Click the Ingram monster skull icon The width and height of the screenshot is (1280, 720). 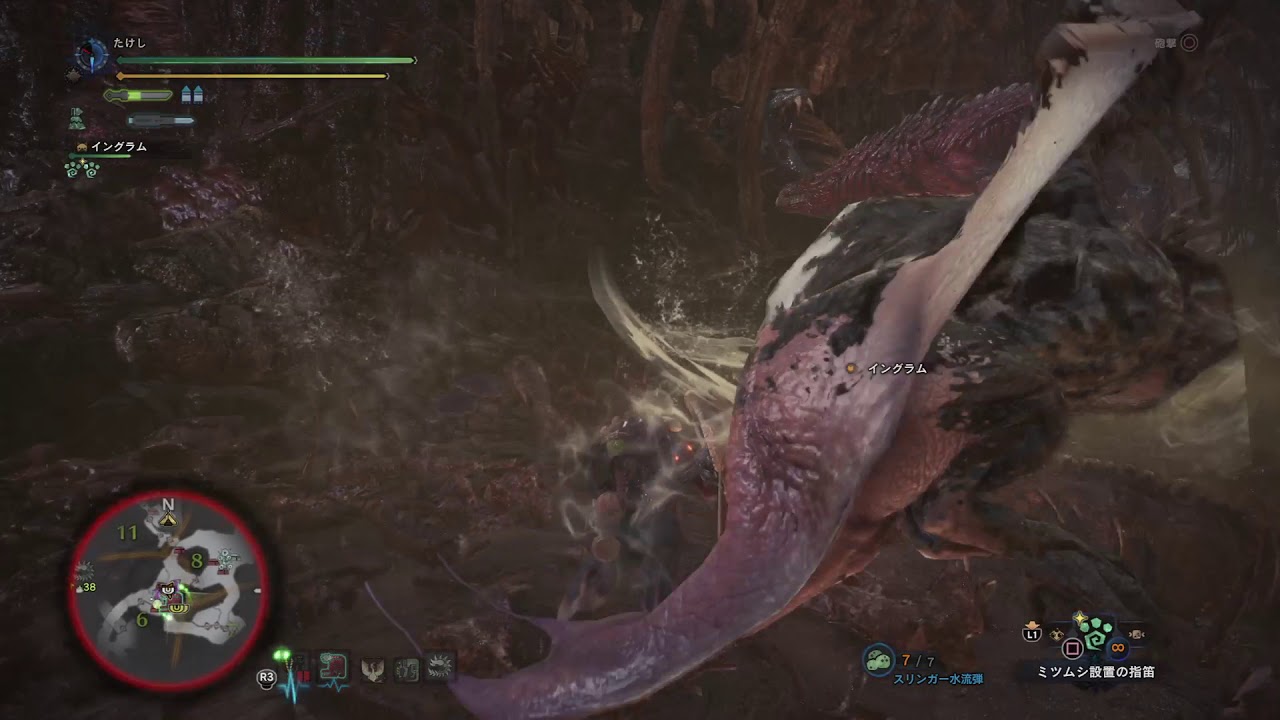(81, 147)
